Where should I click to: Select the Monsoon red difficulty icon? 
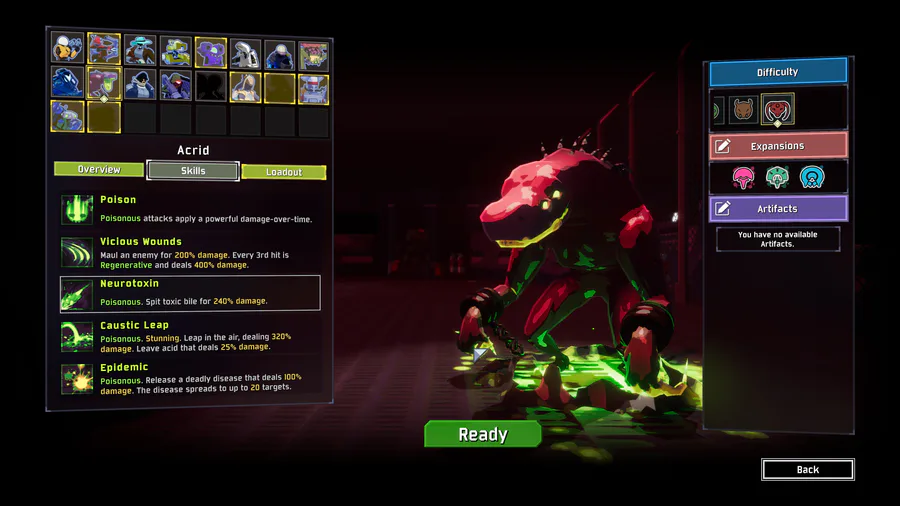(777, 109)
